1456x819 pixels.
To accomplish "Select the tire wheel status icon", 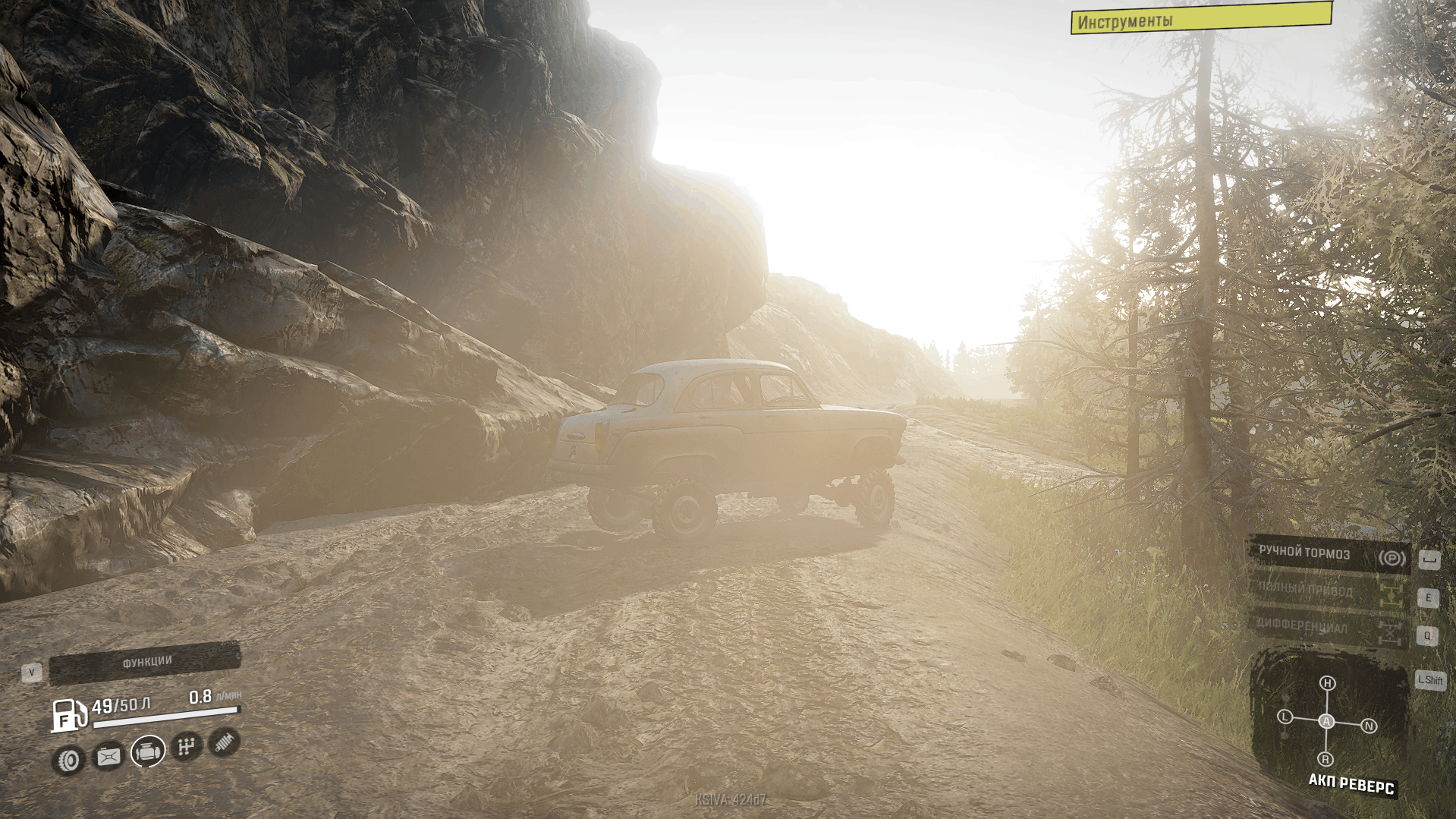I will click(69, 760).
